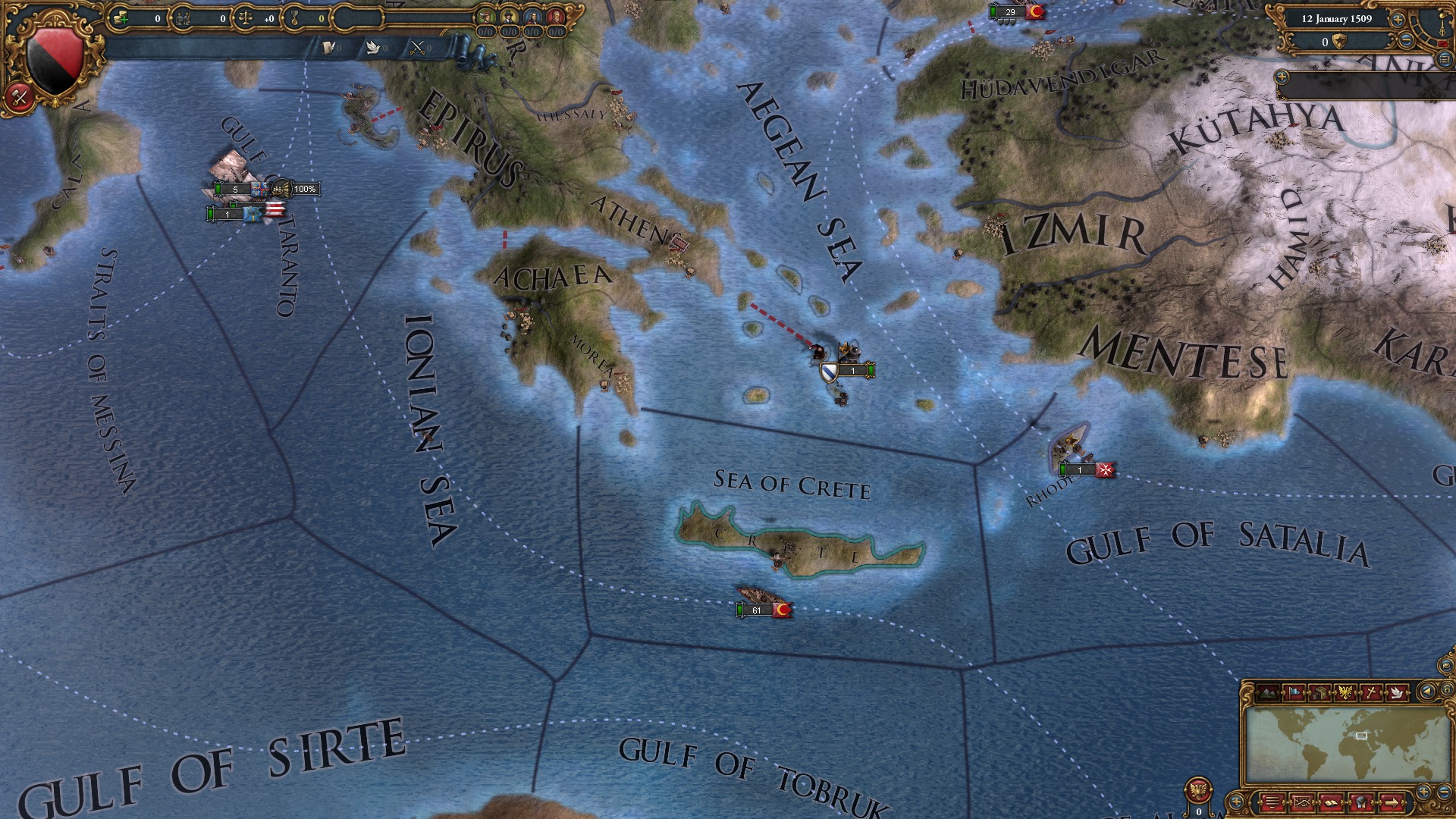Open the religious mapmode with the cross icon
The height and width of the screenshot is (819, 1456).
pos(1371,692)
